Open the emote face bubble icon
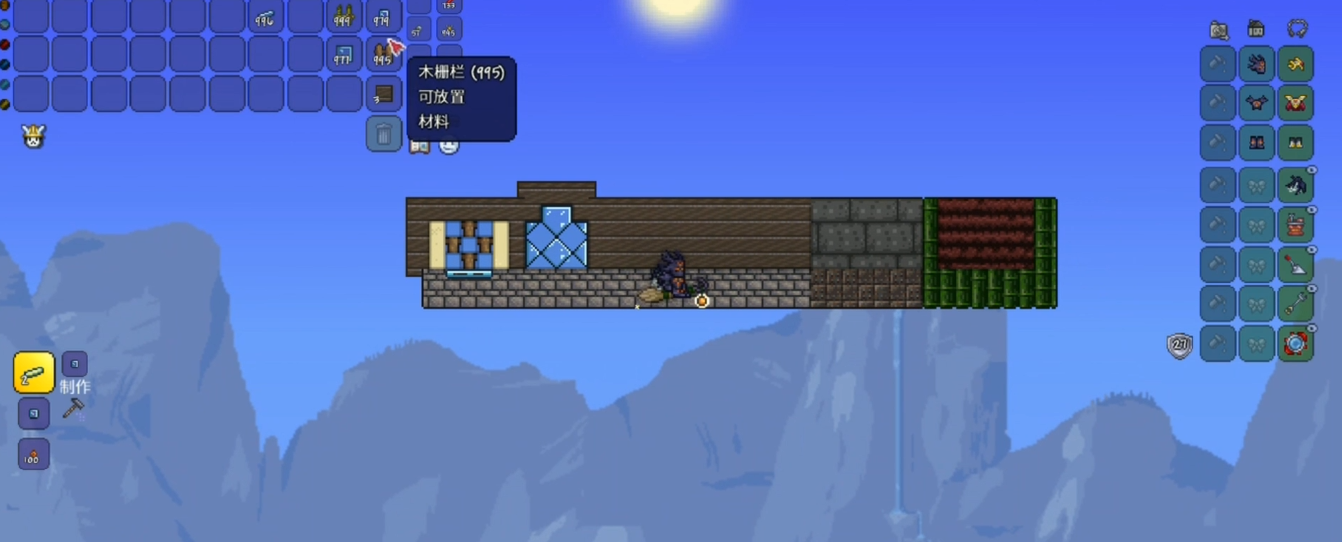The height and width of the screenshot is (542, 1342). pos(449,146)
